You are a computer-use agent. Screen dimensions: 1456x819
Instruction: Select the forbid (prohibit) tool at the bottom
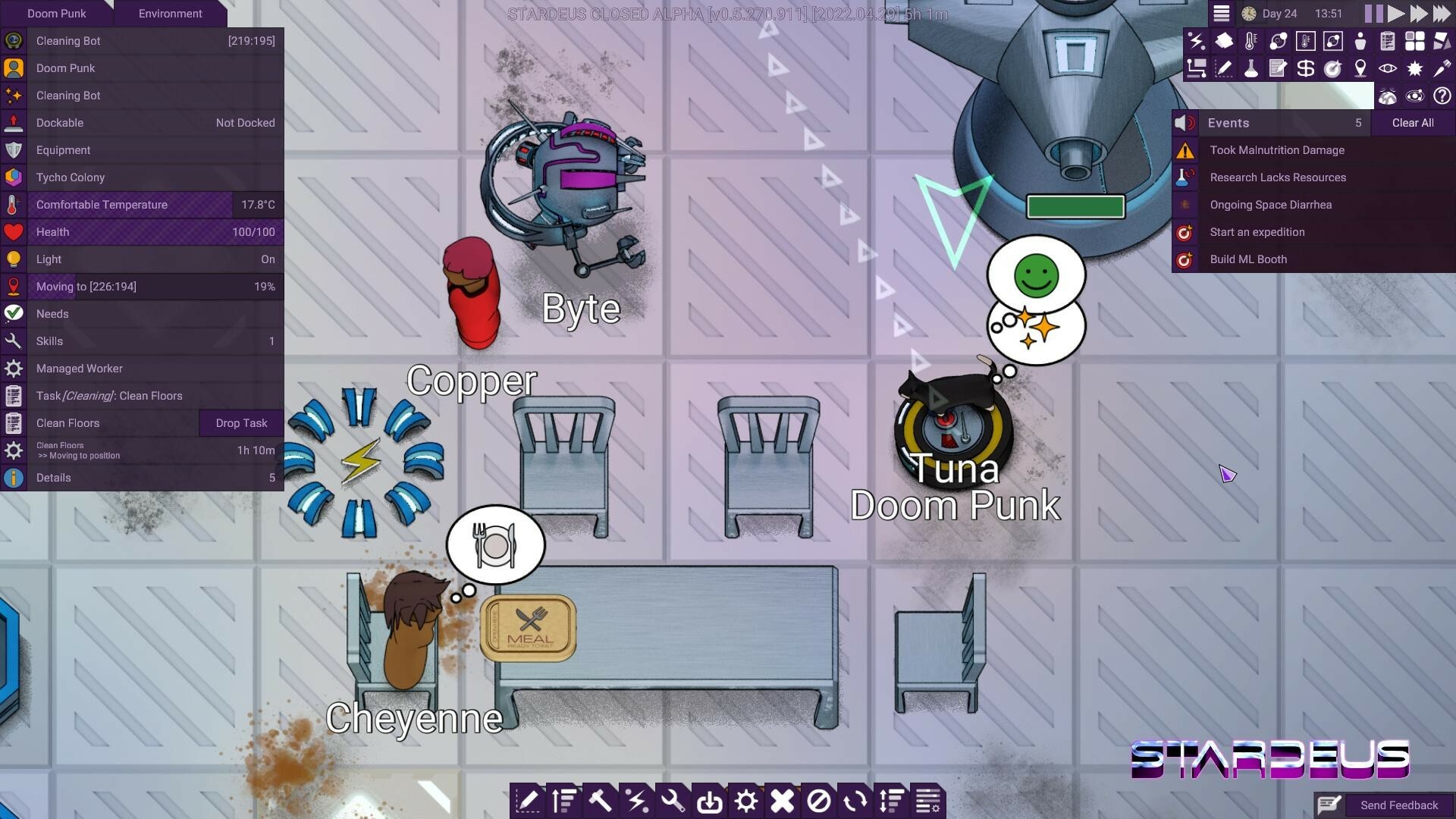point(820,800)
